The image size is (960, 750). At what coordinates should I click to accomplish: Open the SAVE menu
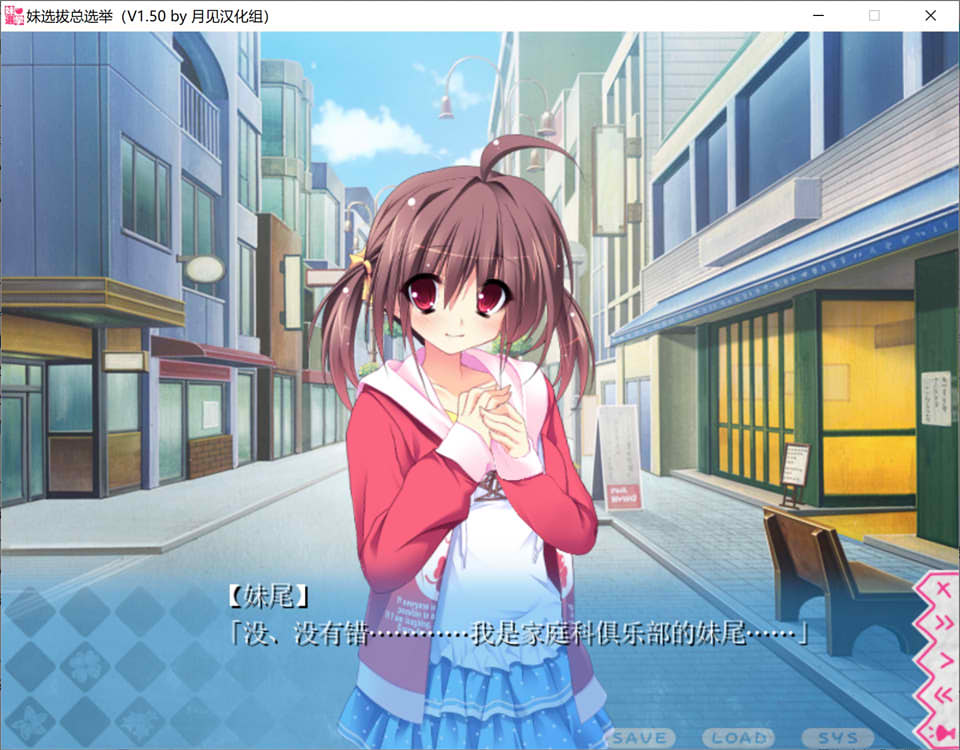click(640, 738)
